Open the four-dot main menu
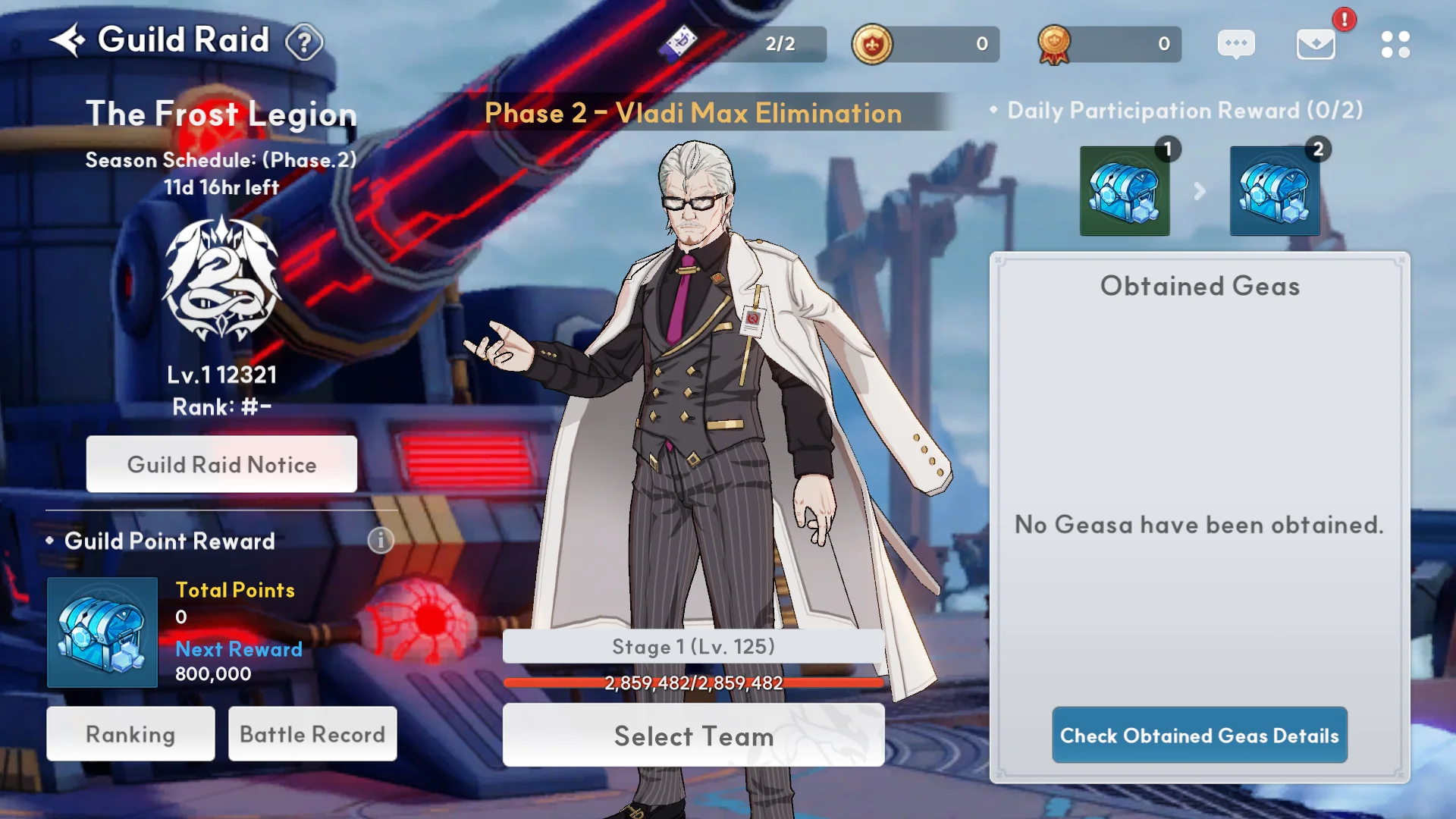 (1395, 44)
